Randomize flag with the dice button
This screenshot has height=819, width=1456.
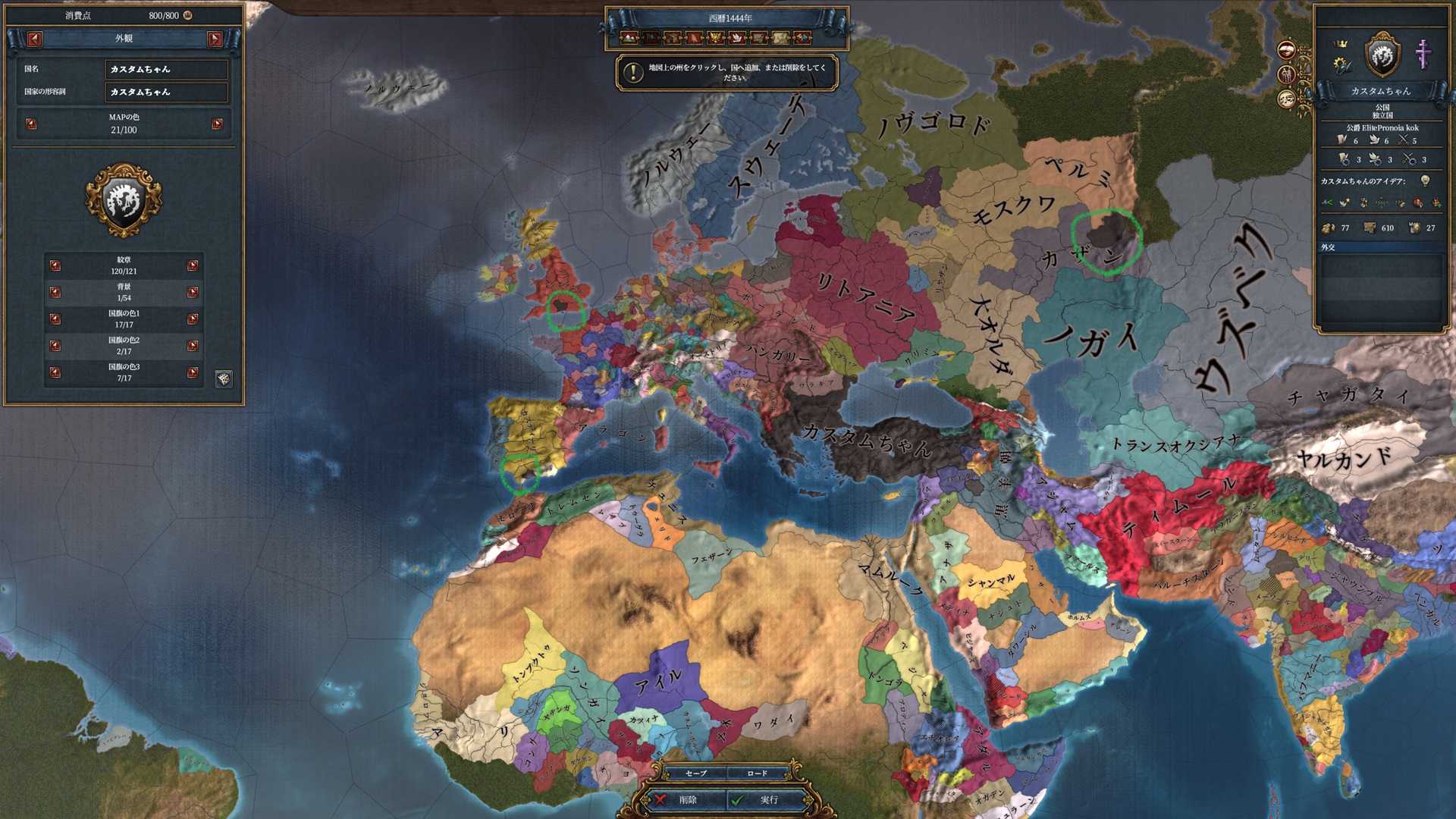[x=224, y=378]
